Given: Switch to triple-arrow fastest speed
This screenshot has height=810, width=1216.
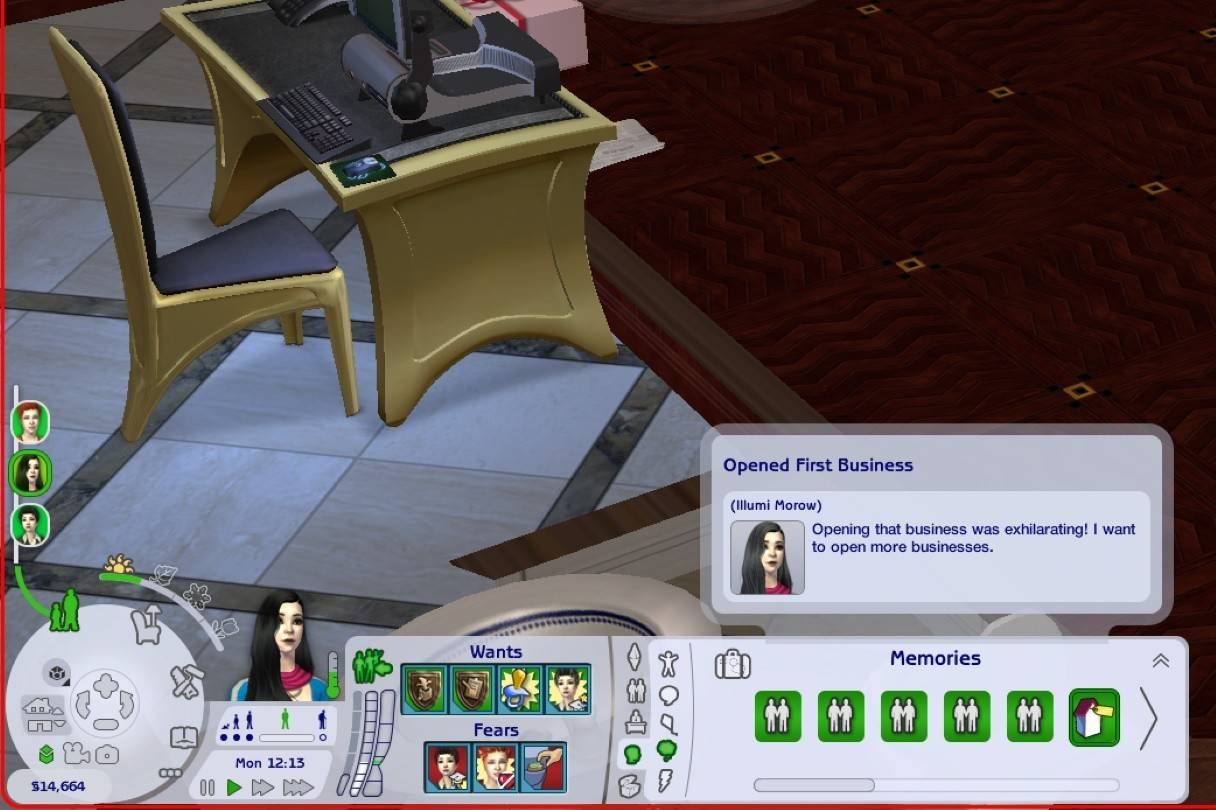Looking at the screenshot, I should pyautogui.click(x=297, y=788).
